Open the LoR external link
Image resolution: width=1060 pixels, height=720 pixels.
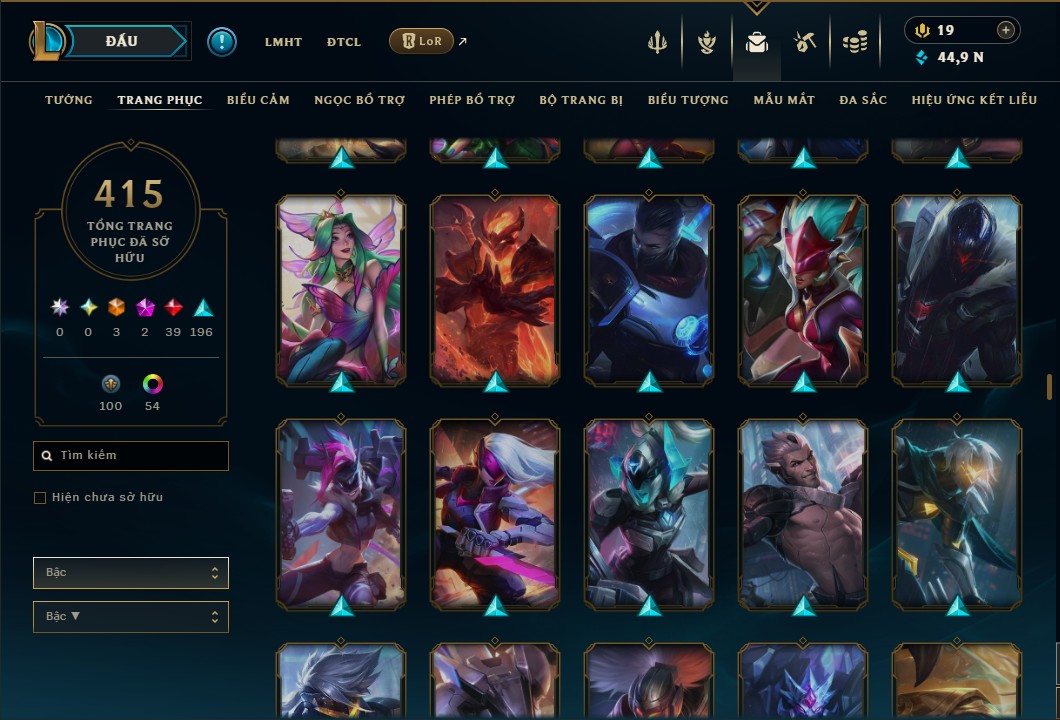[x=421, y=41]
